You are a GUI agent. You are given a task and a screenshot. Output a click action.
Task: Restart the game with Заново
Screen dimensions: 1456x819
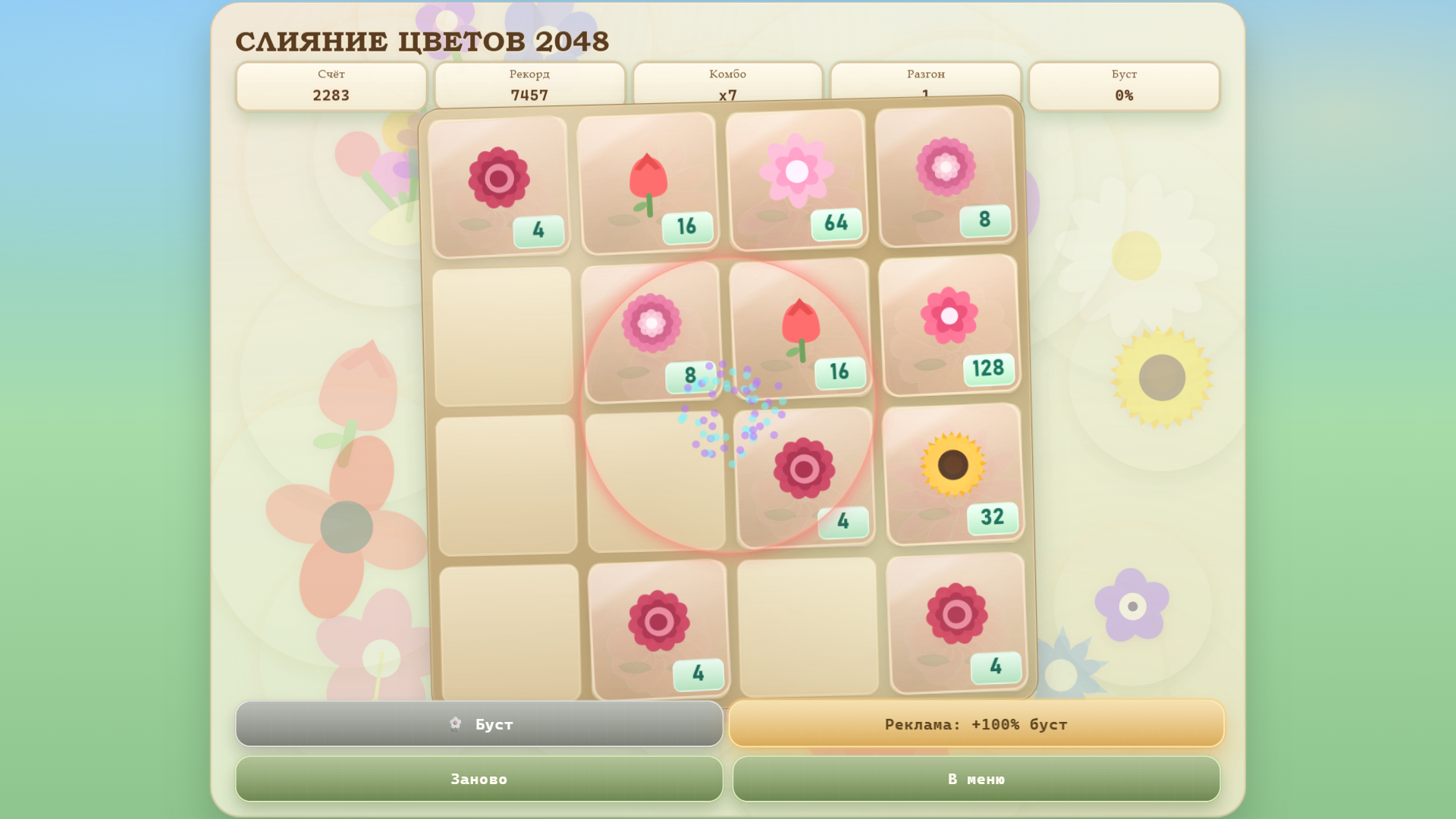(x=479, y=778)
